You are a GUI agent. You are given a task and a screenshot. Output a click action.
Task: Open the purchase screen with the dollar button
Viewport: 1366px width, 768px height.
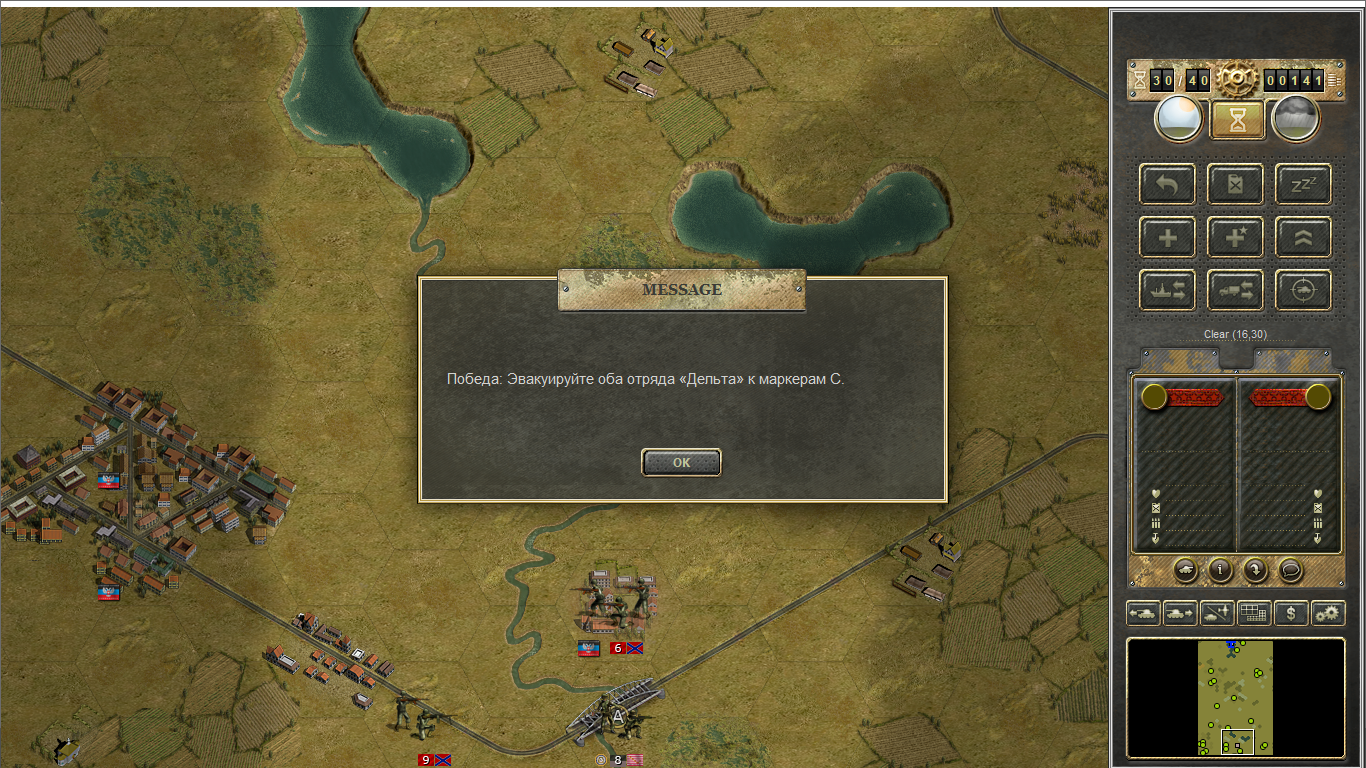tap(1292, 613)
